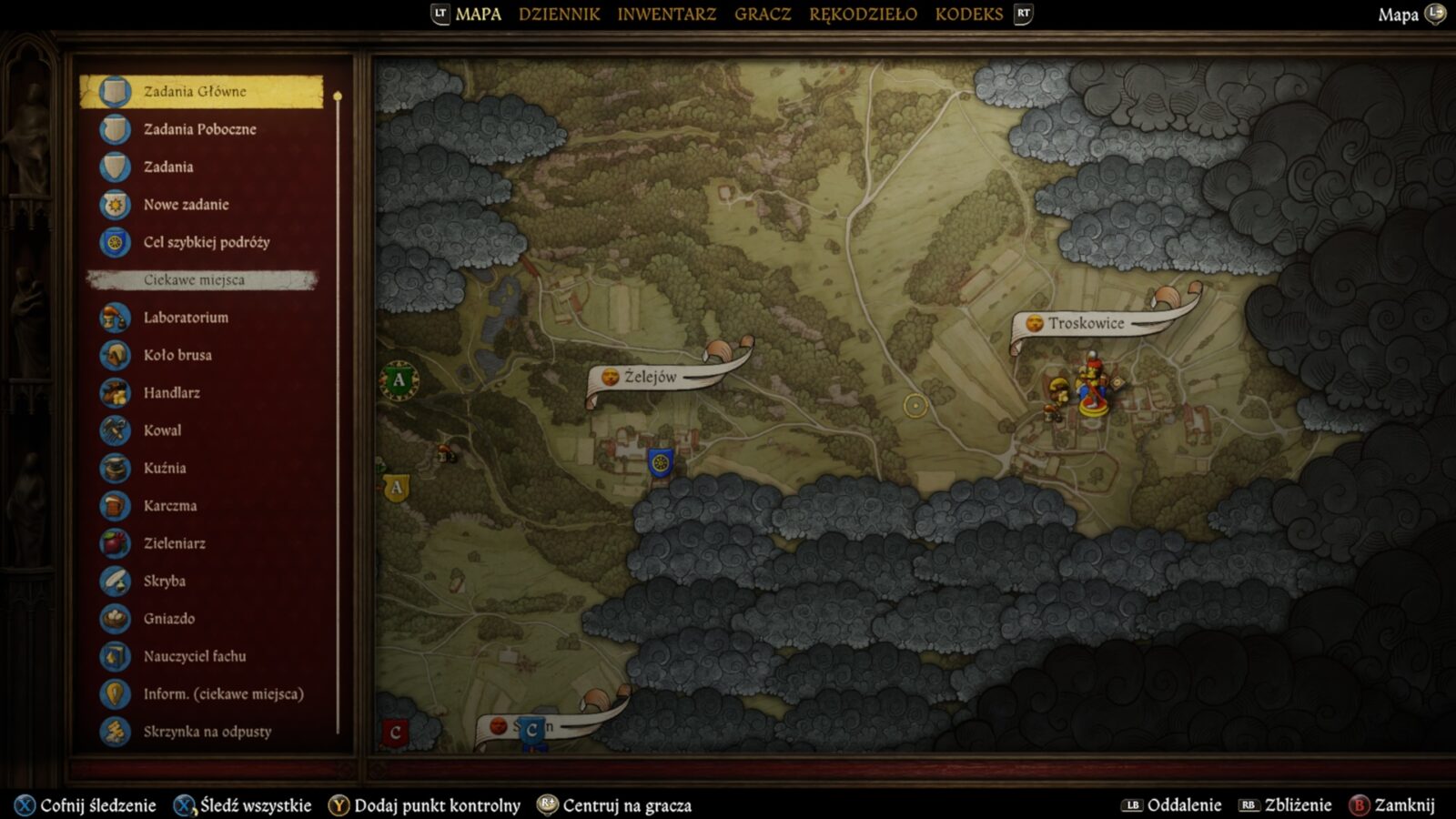Select Nauczyciel fachu in the legend
1456x819 pixels.
coord(194,656)
